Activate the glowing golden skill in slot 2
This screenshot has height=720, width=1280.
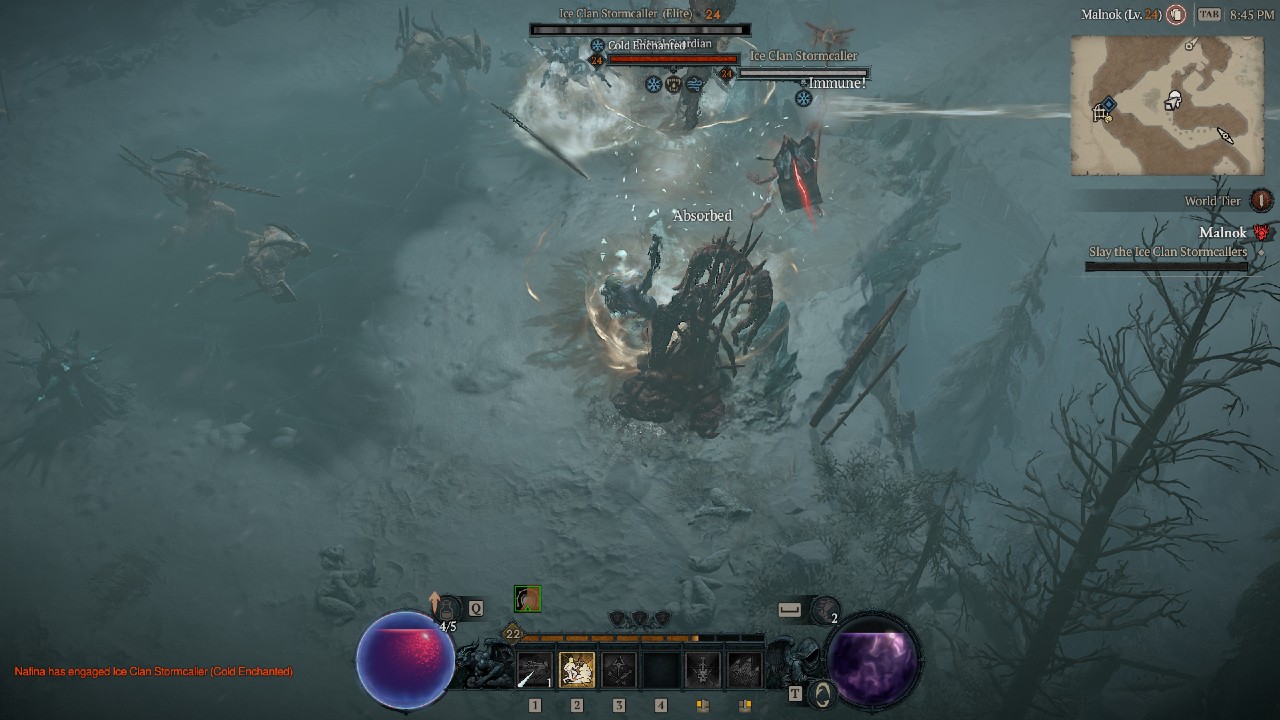click(x=575, y=669)
